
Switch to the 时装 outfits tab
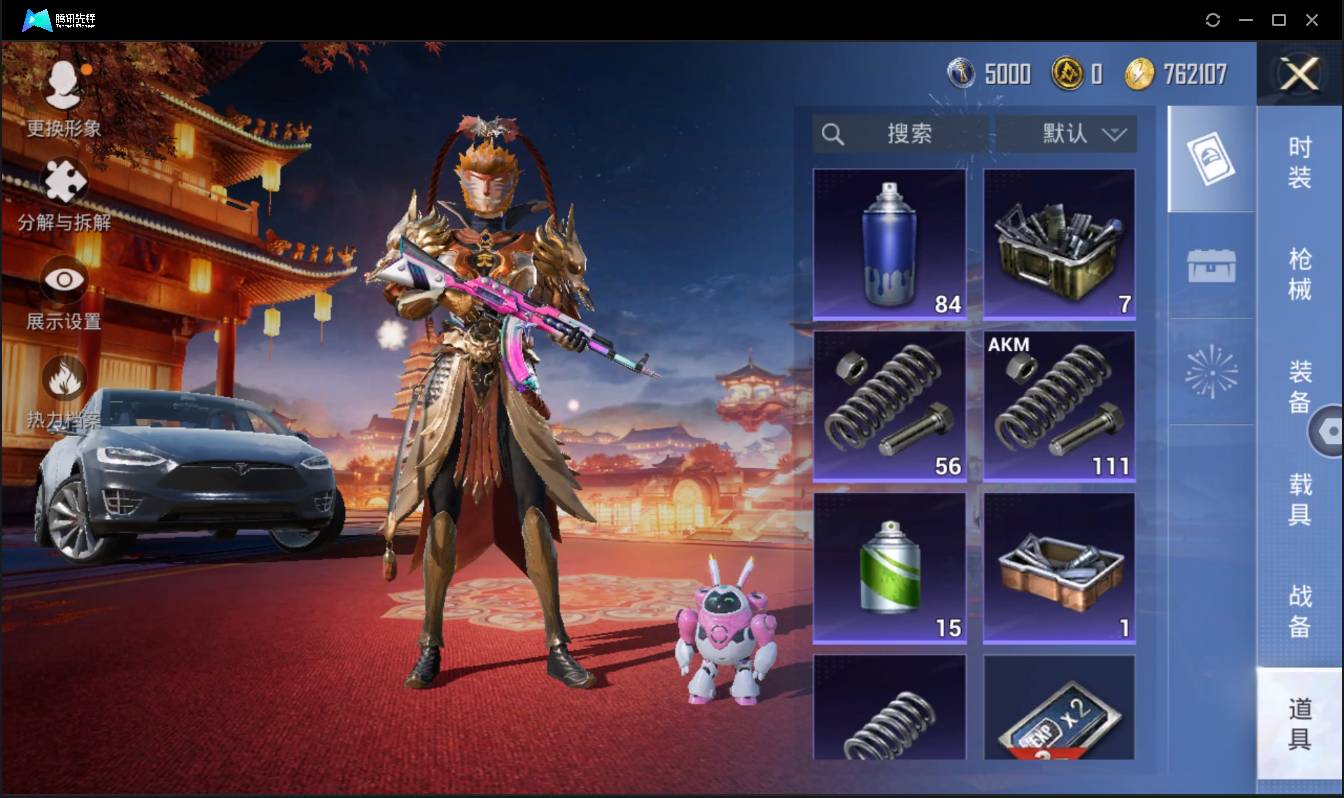[x=1299, y=162]
